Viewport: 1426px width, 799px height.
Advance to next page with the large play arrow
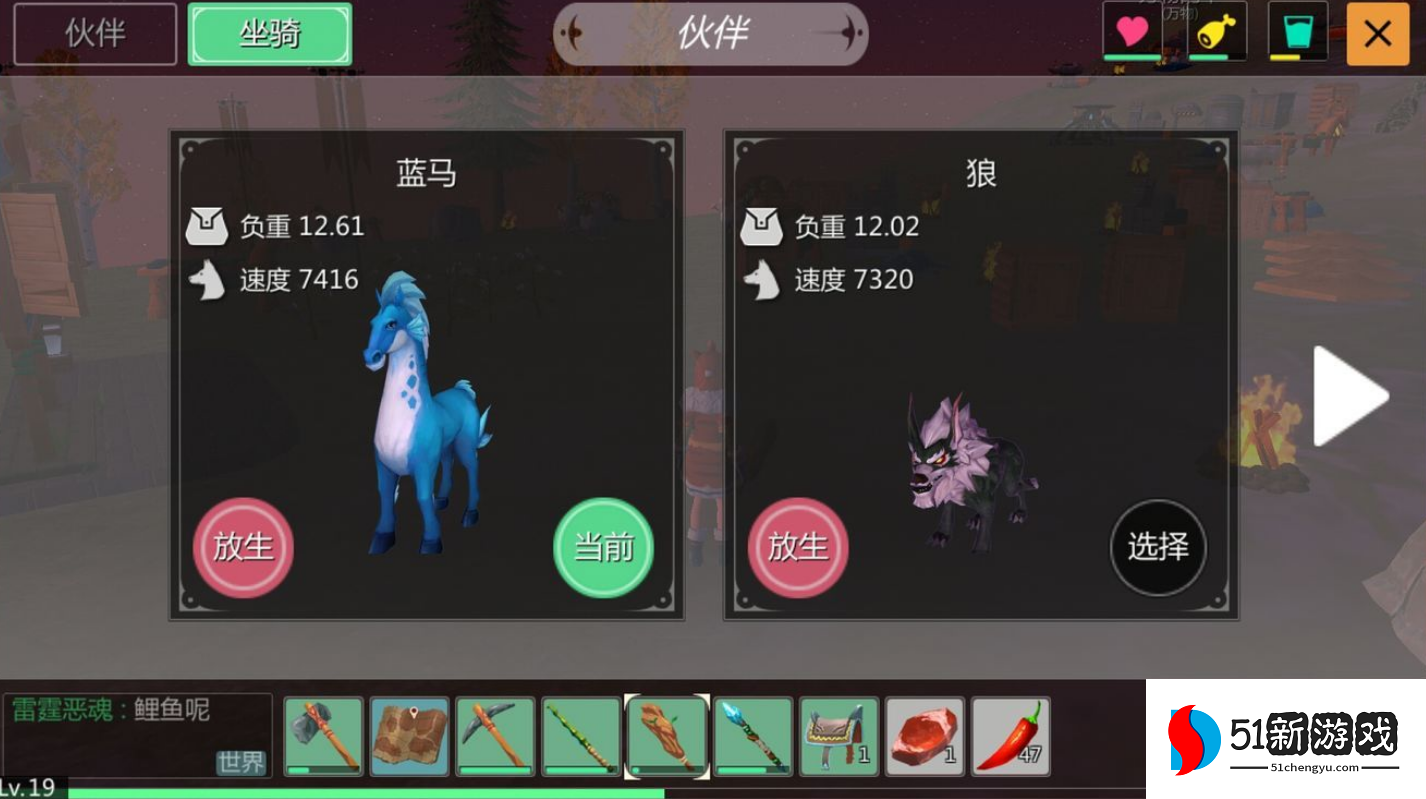[1351, 393]
